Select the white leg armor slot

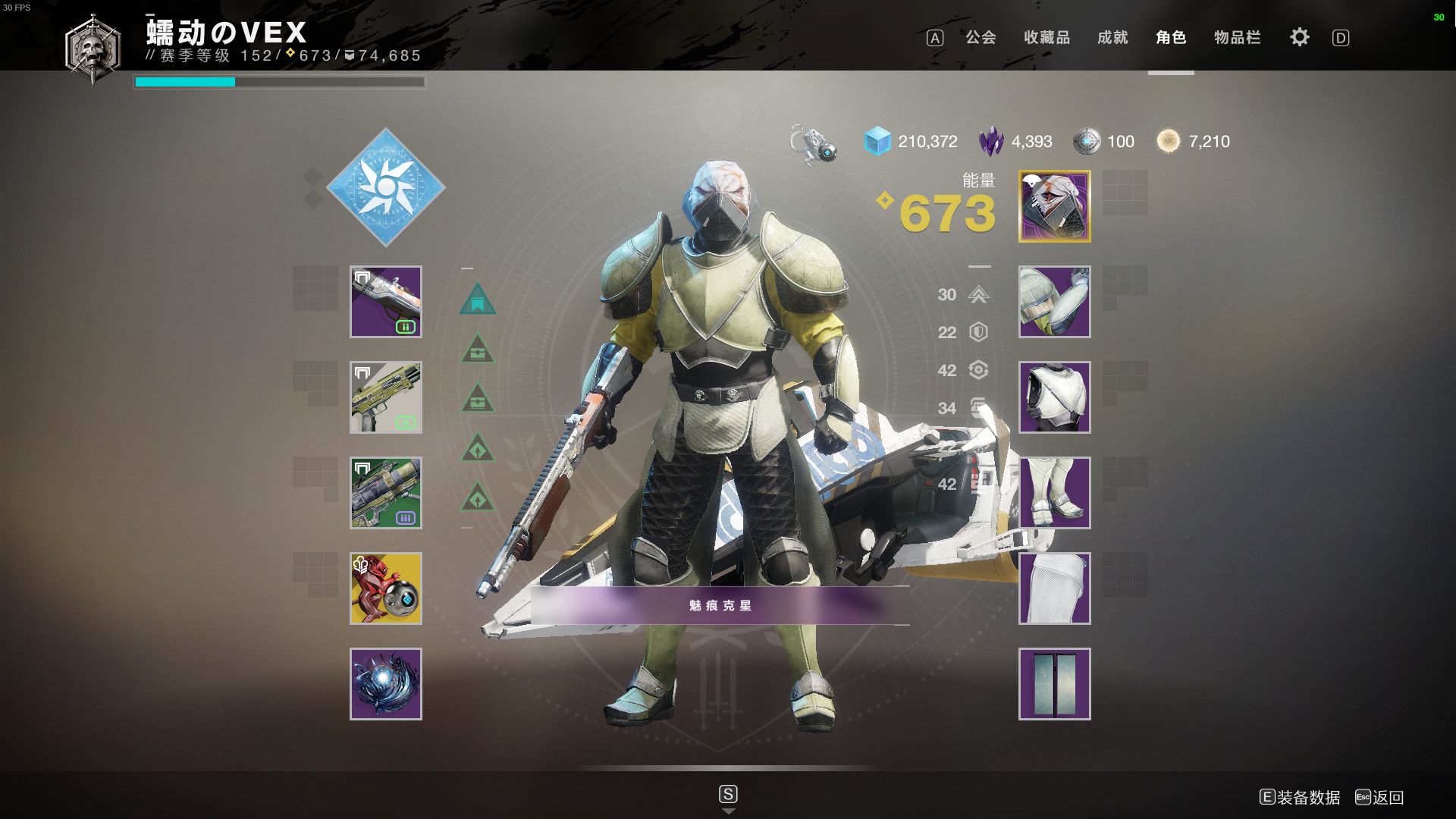point(1054,493)
